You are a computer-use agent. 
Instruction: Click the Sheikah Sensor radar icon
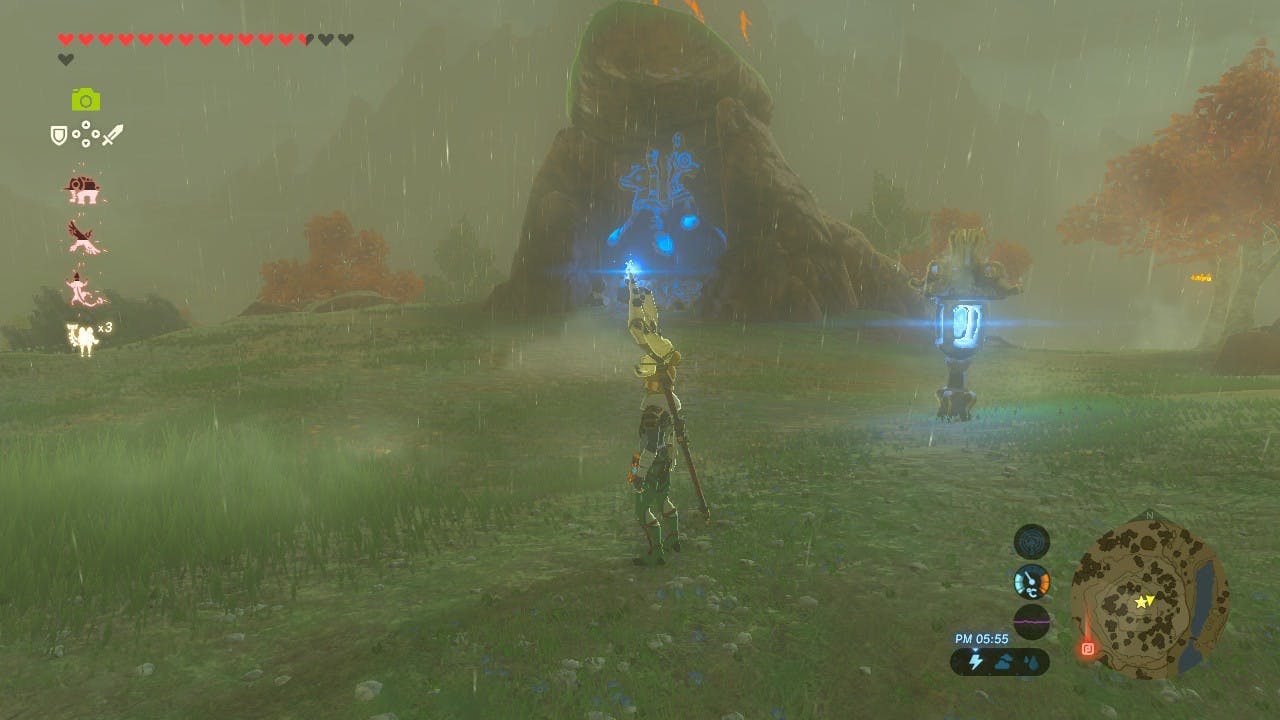point(1032,541)
